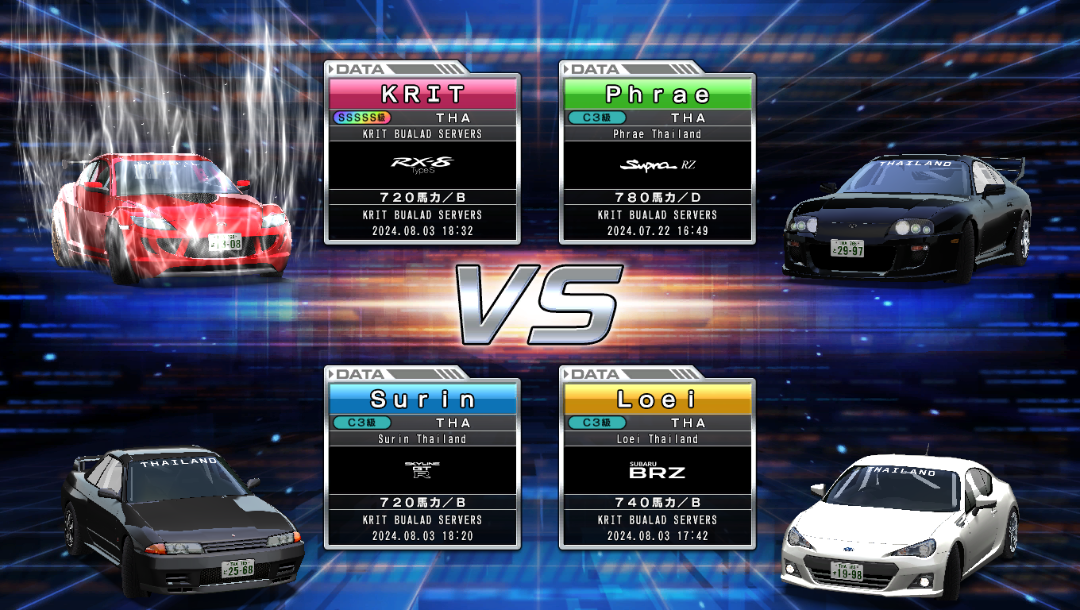Select Phrae's Supra RZ data card

pyautogui.click(x=657, y=158)
